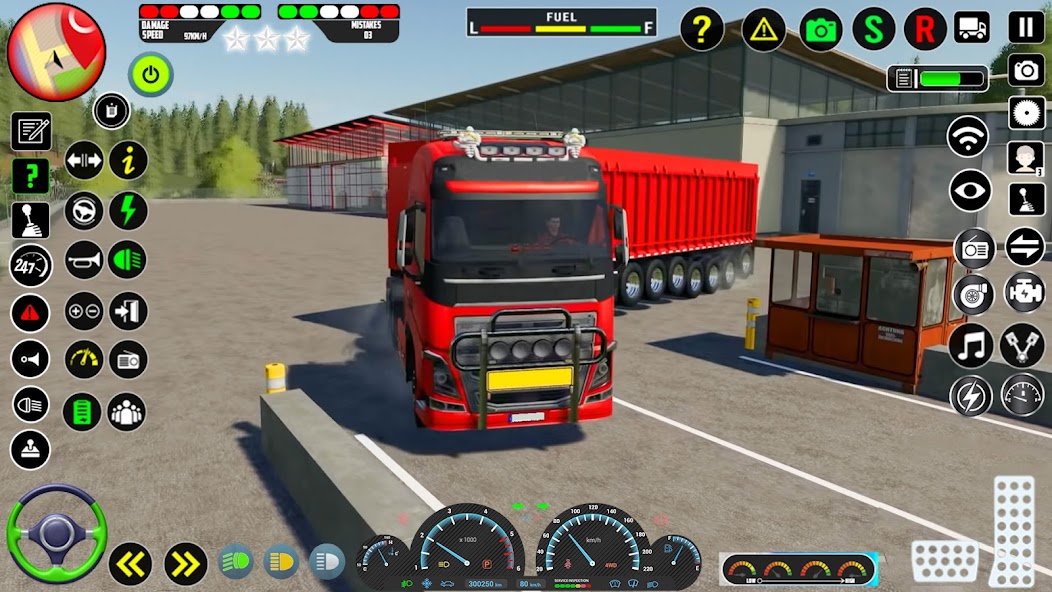Open the radio icon button

[974, 247]
